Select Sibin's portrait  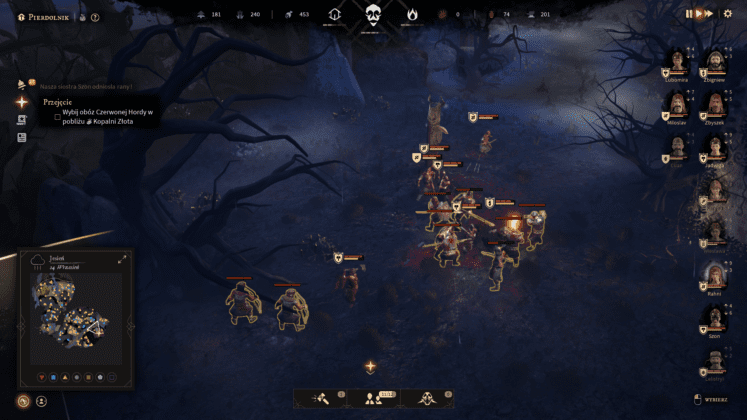click(x=715, y=318)
